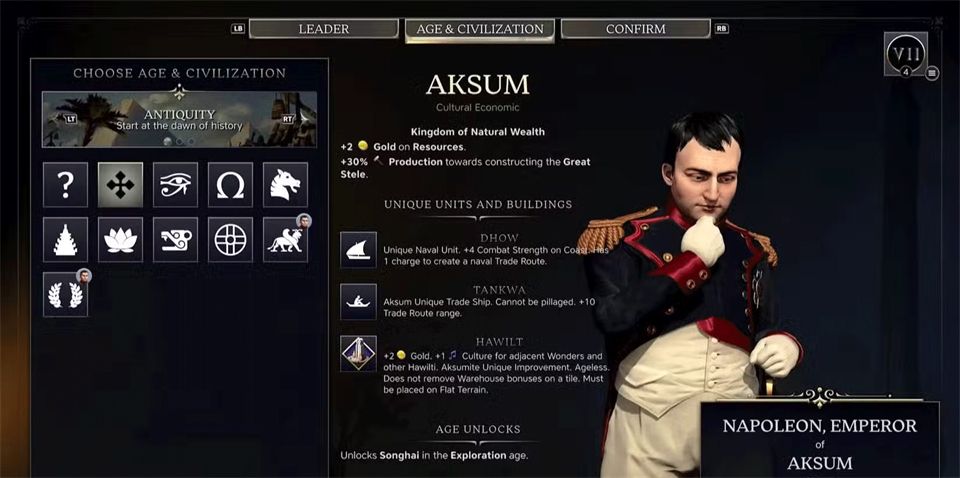Viewport: 960px width, 478px height.
Task: Choose the winged lion civilization tile
Action: [285, 240]
